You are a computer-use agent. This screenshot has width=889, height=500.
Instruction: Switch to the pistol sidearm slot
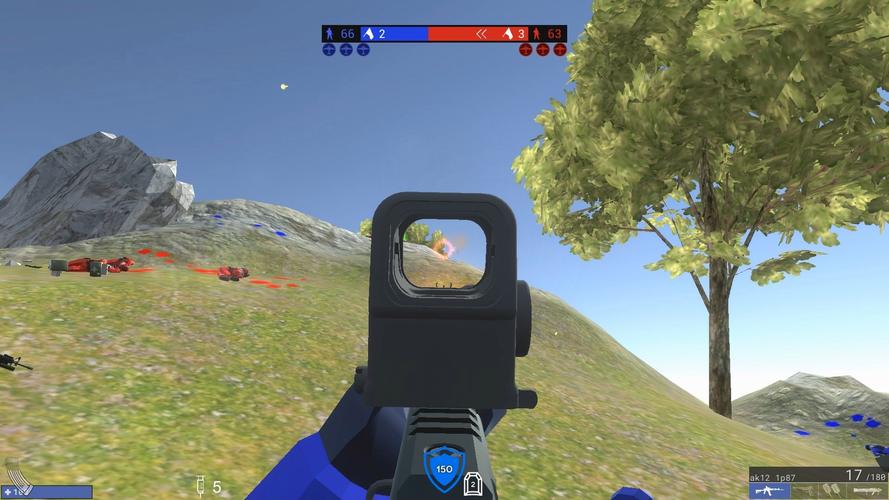[x=805, y=490]
